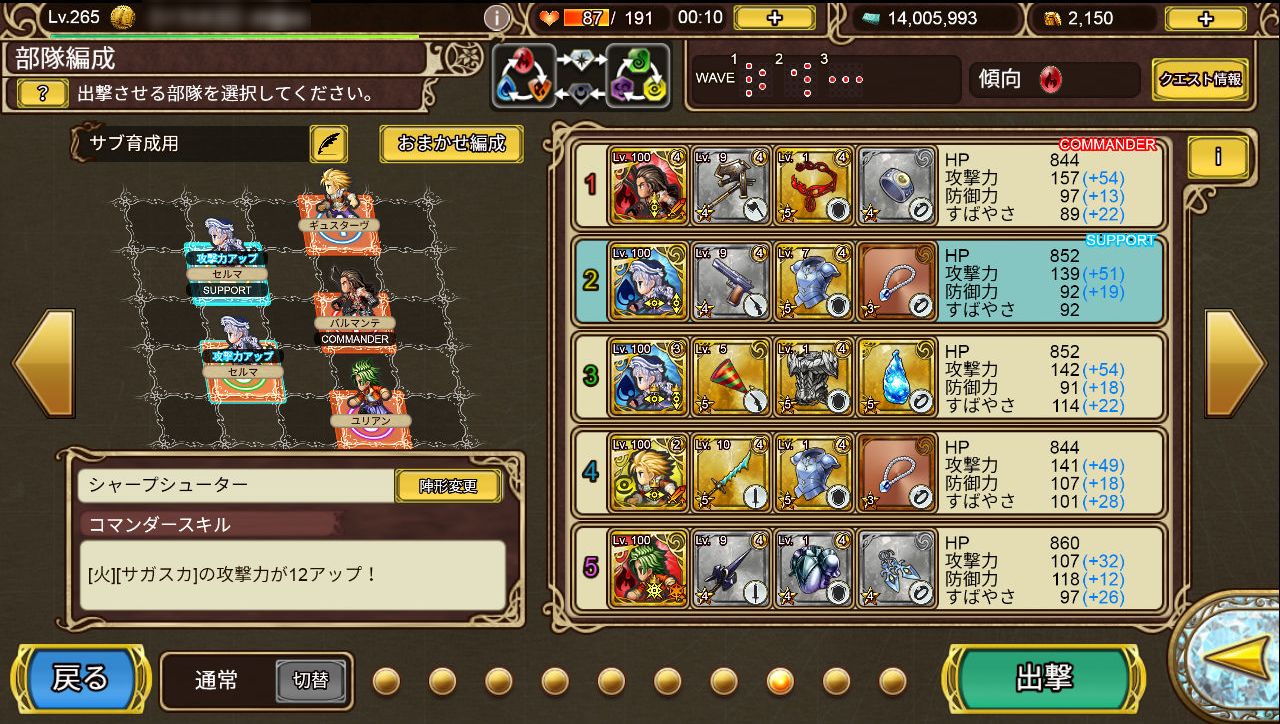
Task: Tap the 出撃 sortie button
Action: click(1044, 680)
